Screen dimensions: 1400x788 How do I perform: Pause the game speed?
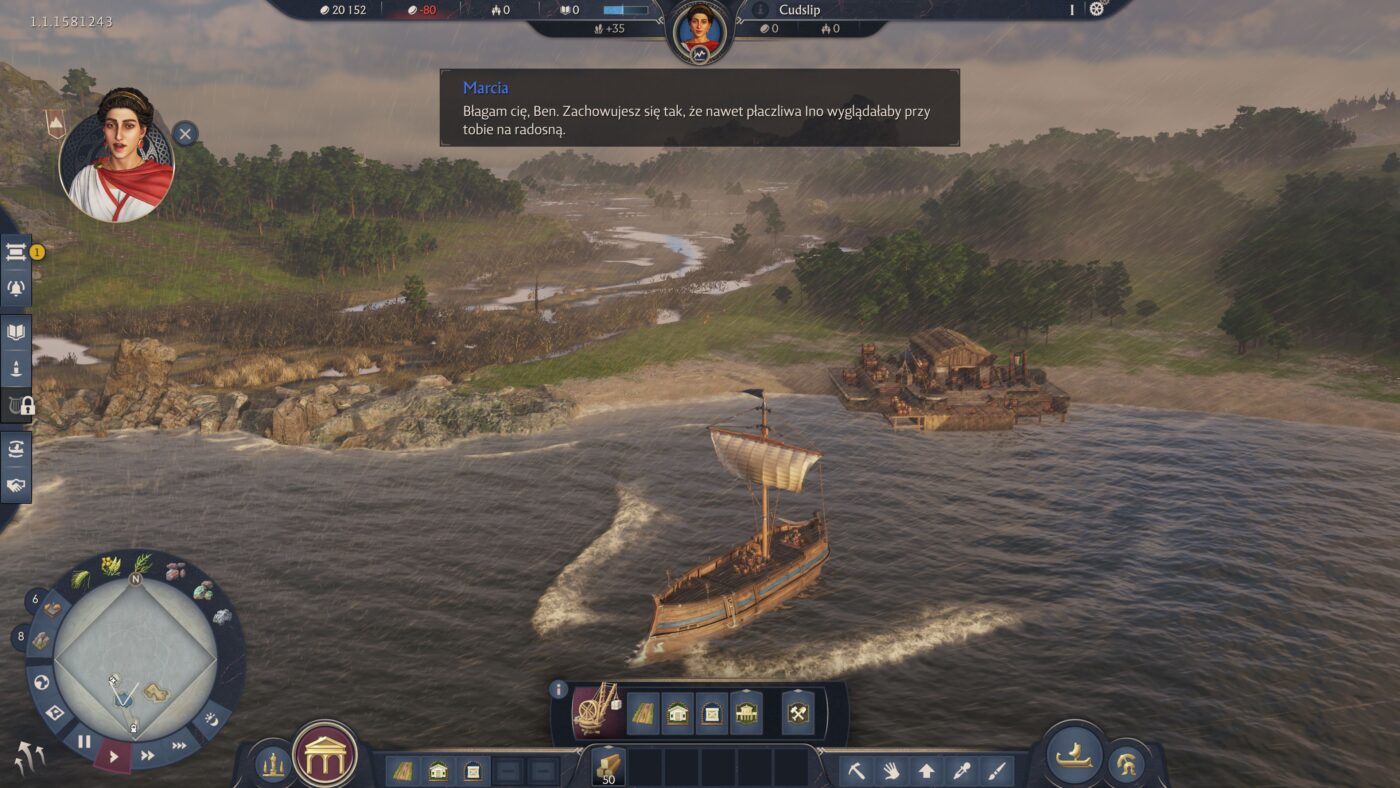(84, 742)
